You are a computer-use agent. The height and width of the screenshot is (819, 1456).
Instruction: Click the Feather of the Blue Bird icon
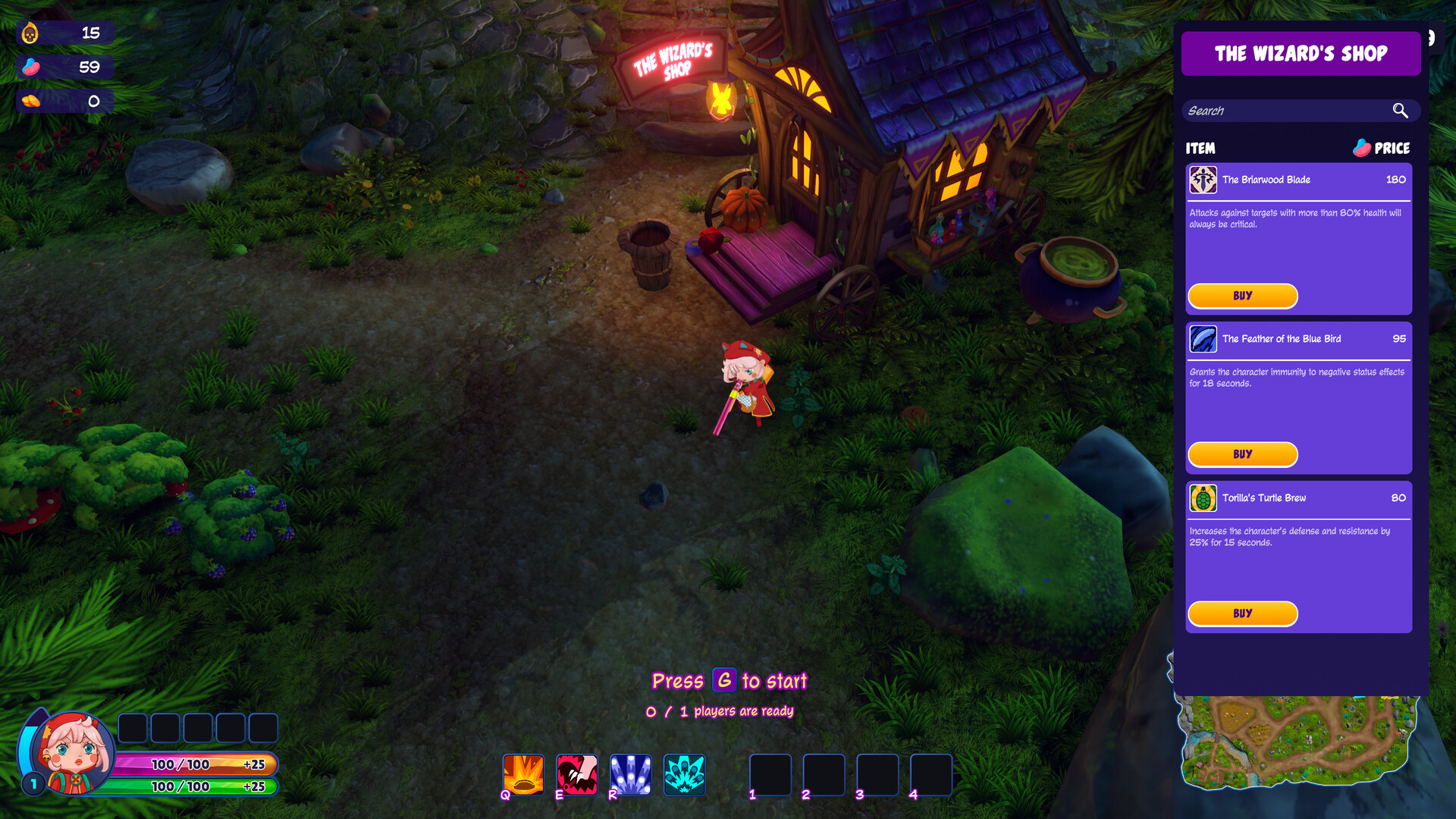coord(1202,339)
